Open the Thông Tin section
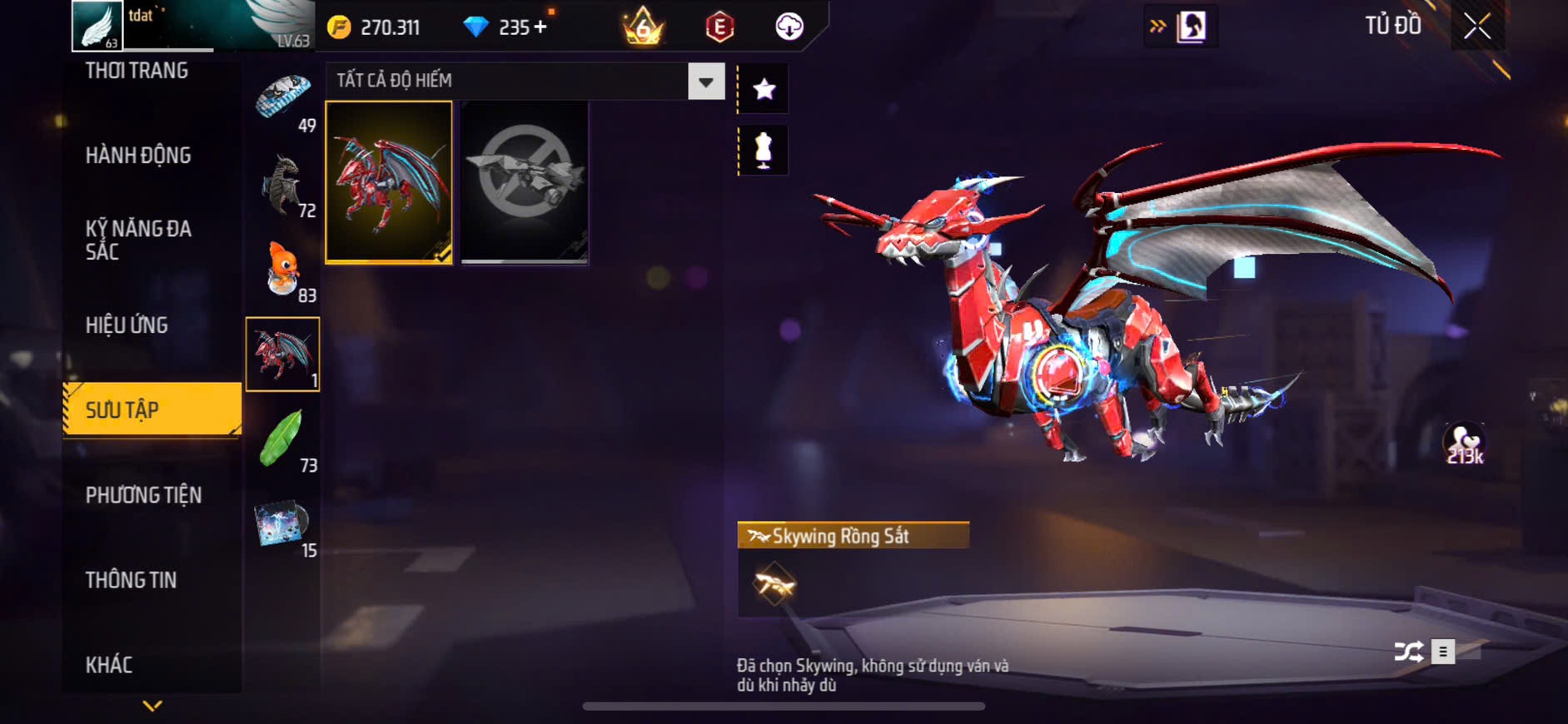 coord(131,580)
